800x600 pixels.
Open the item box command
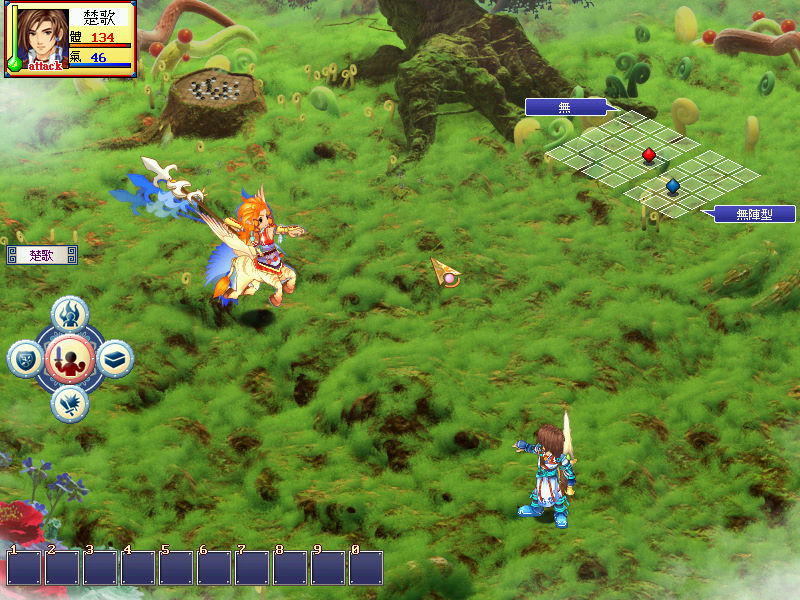(x=115, y=358)
